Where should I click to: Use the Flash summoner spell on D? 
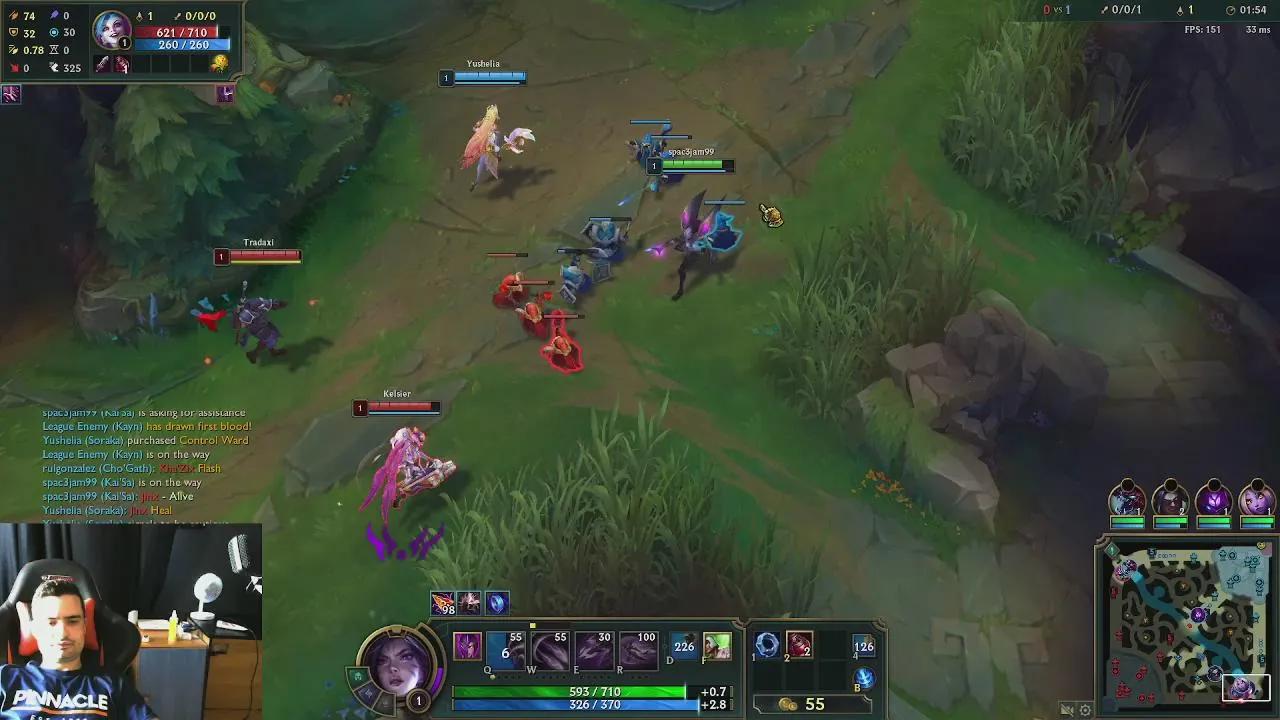click(x=683, y=646)
